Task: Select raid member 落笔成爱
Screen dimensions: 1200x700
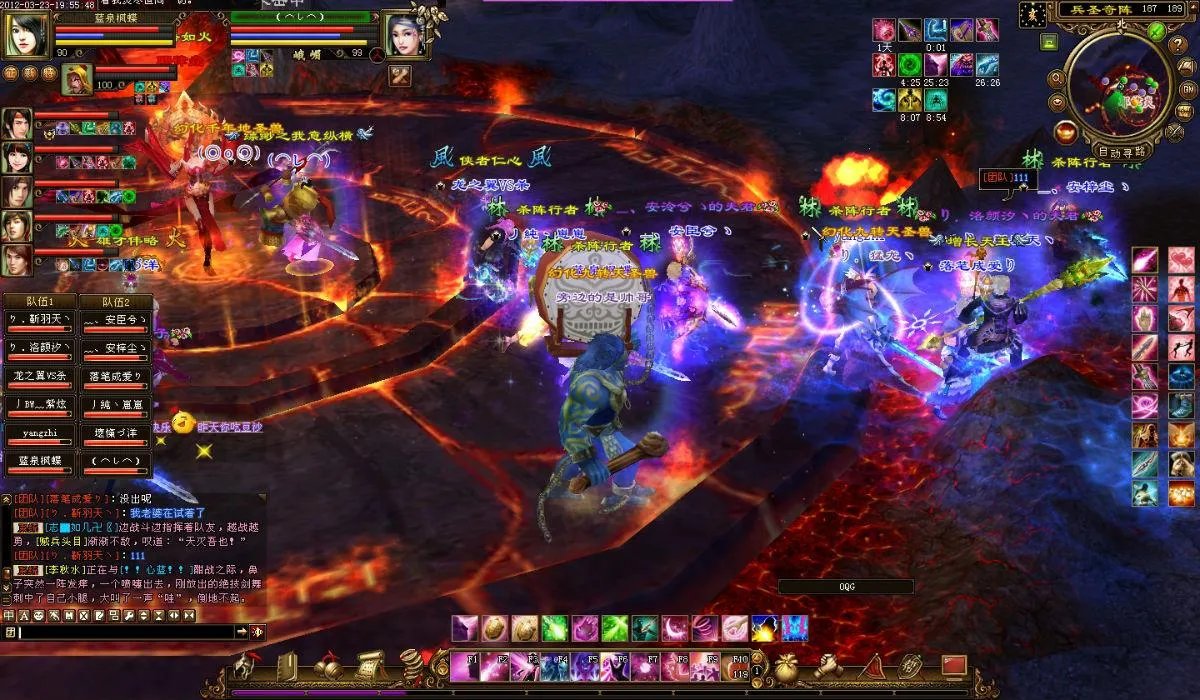Action: click(113, 377)
